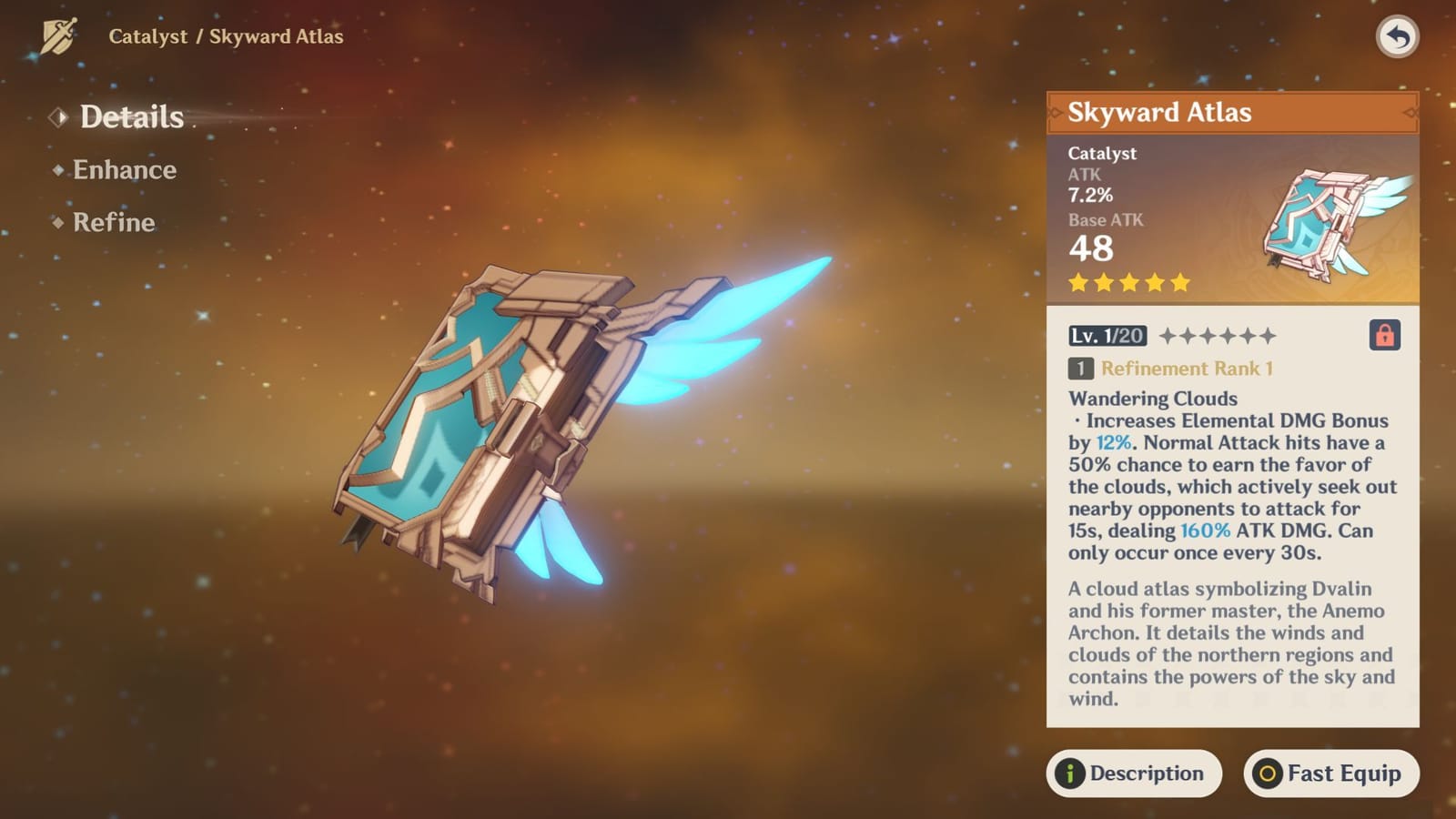Choose Fast Equip for Skyward Atlas
1456x819 pixels.
pyautogui.click(x=1331, y=773)
